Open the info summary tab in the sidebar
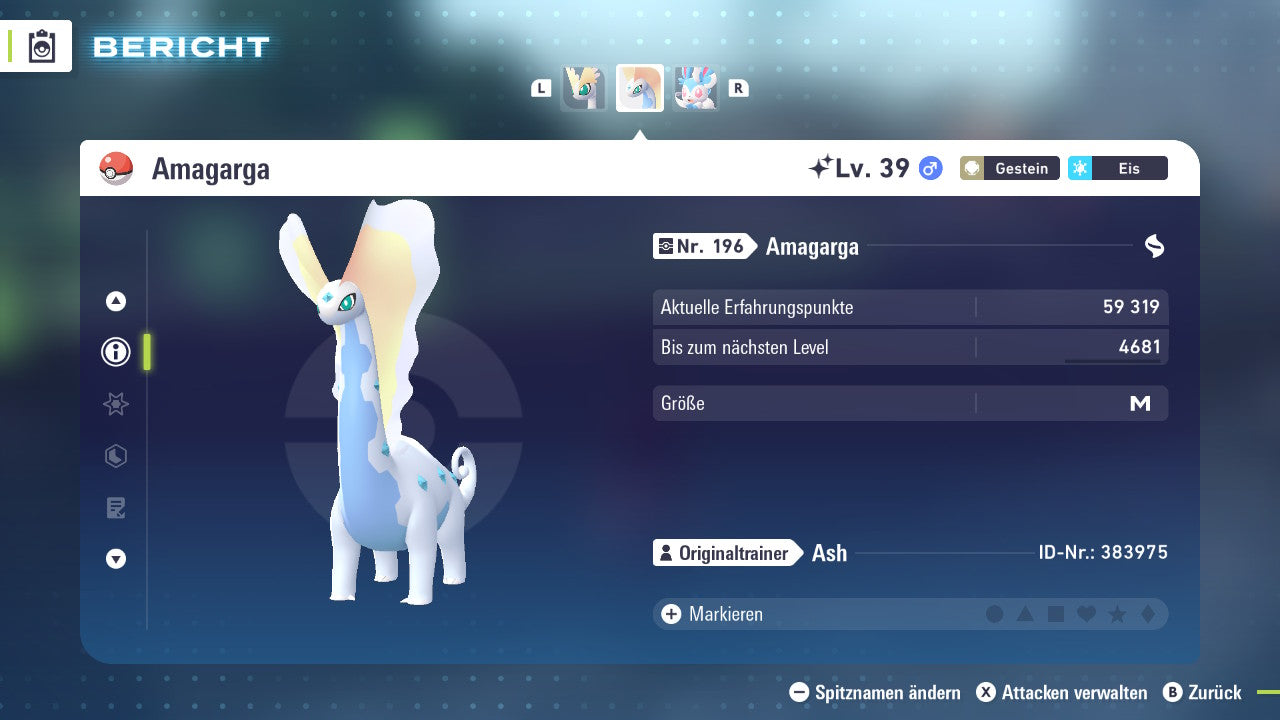Viewport: 1280px width, 720px height. pyautogui.click(x=115, y=352)
